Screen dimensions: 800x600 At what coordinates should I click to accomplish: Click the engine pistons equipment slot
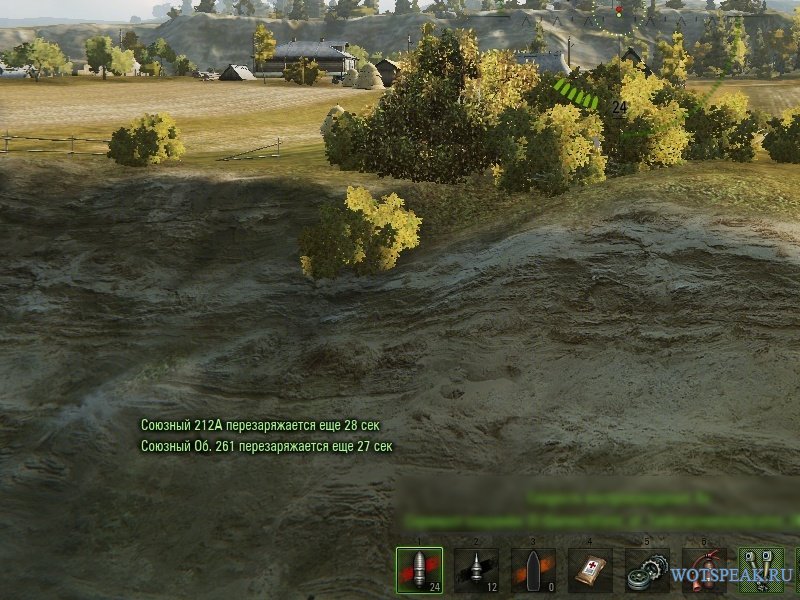click(761, 571)
